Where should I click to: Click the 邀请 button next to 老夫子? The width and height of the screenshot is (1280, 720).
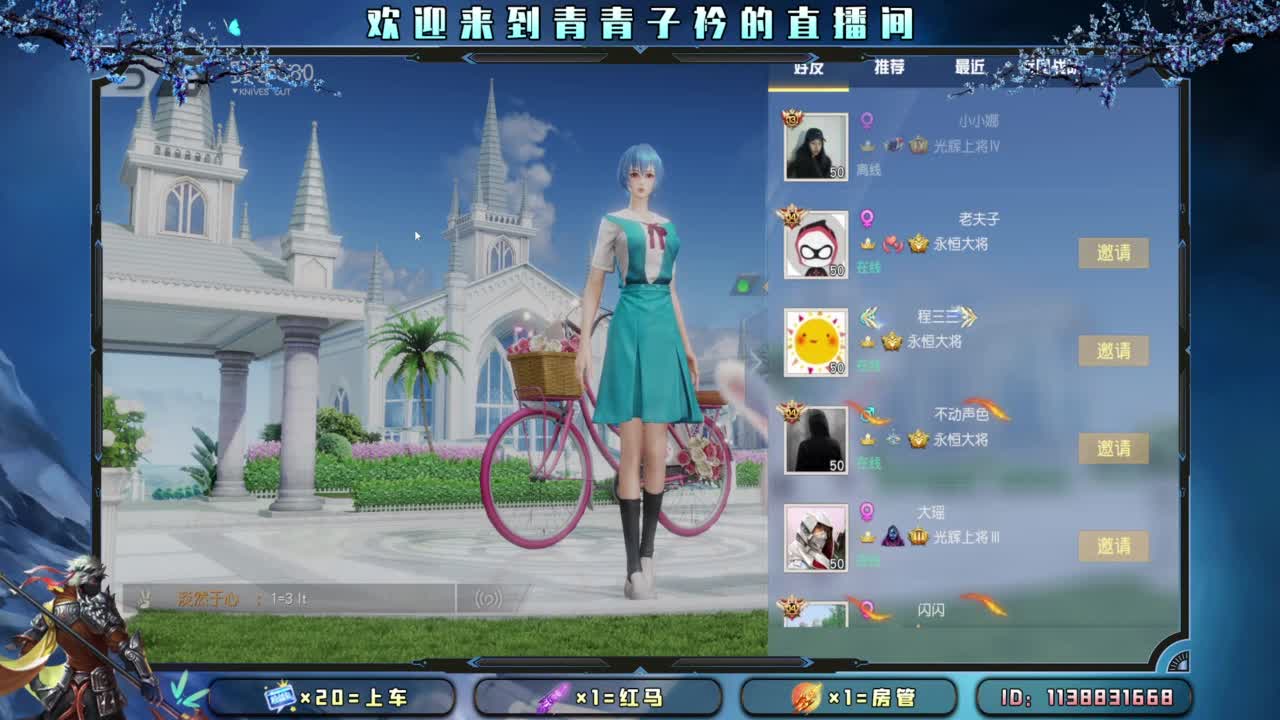[1114, 253]
